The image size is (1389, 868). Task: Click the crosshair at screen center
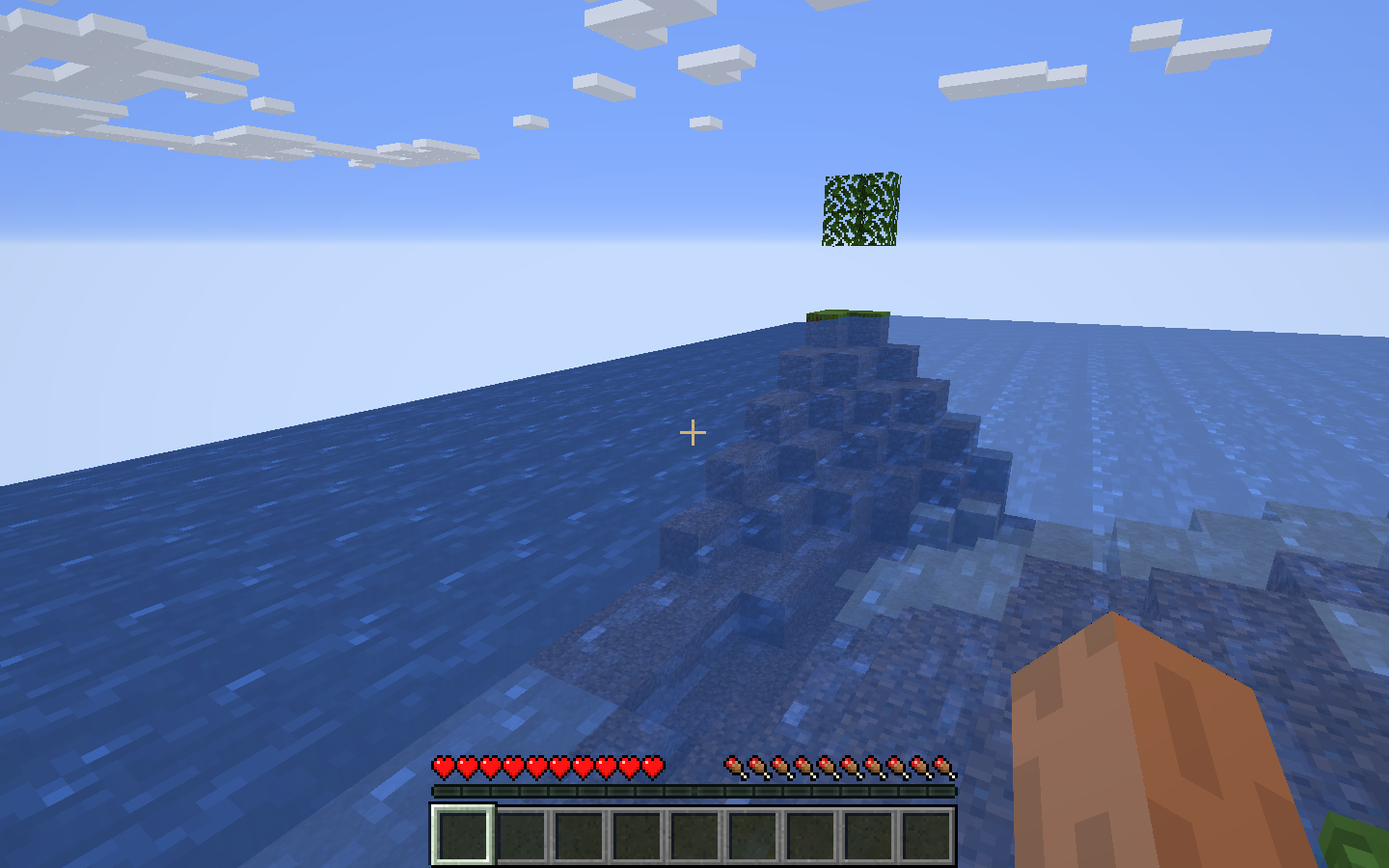point(694,433)
